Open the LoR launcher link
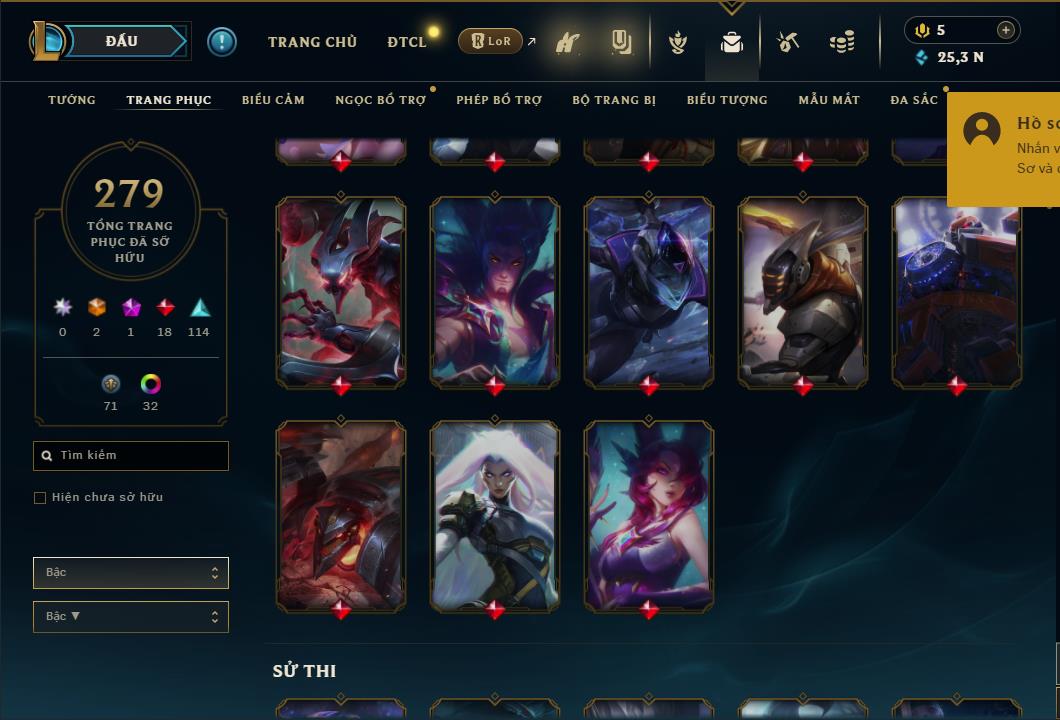 point(491,41)
